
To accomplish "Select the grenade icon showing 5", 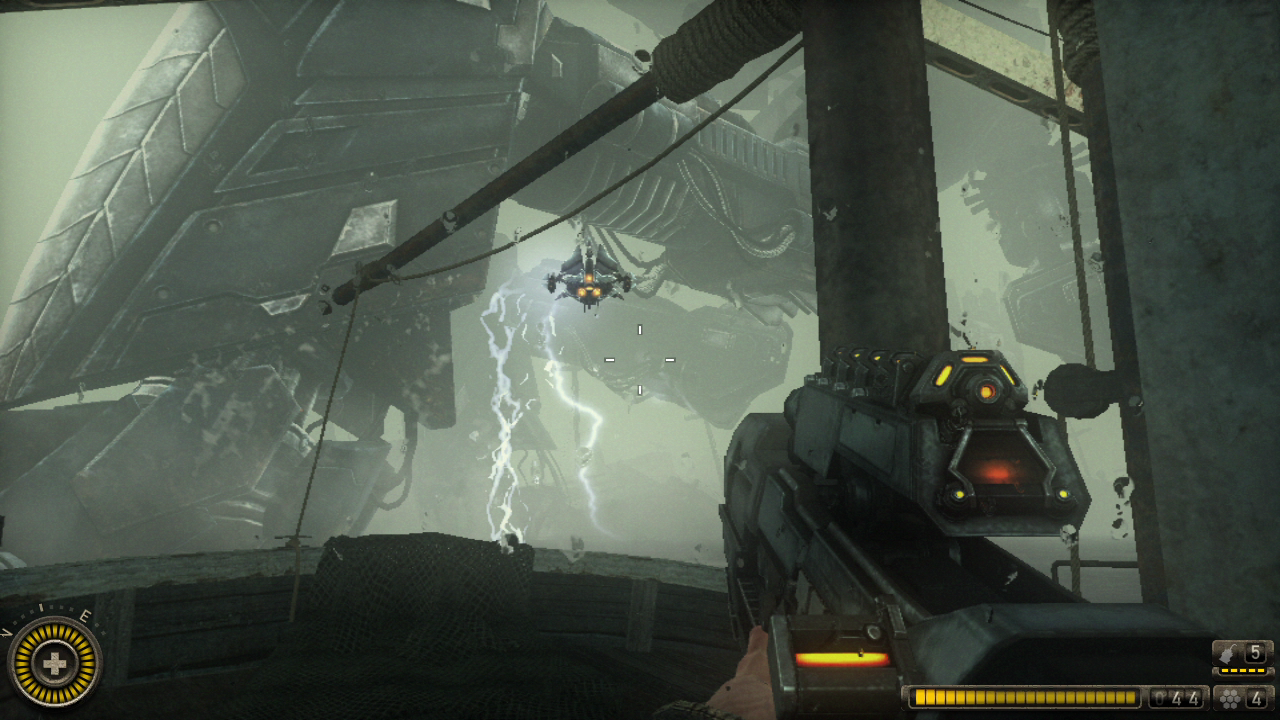I will click(x=1229, y=653).
